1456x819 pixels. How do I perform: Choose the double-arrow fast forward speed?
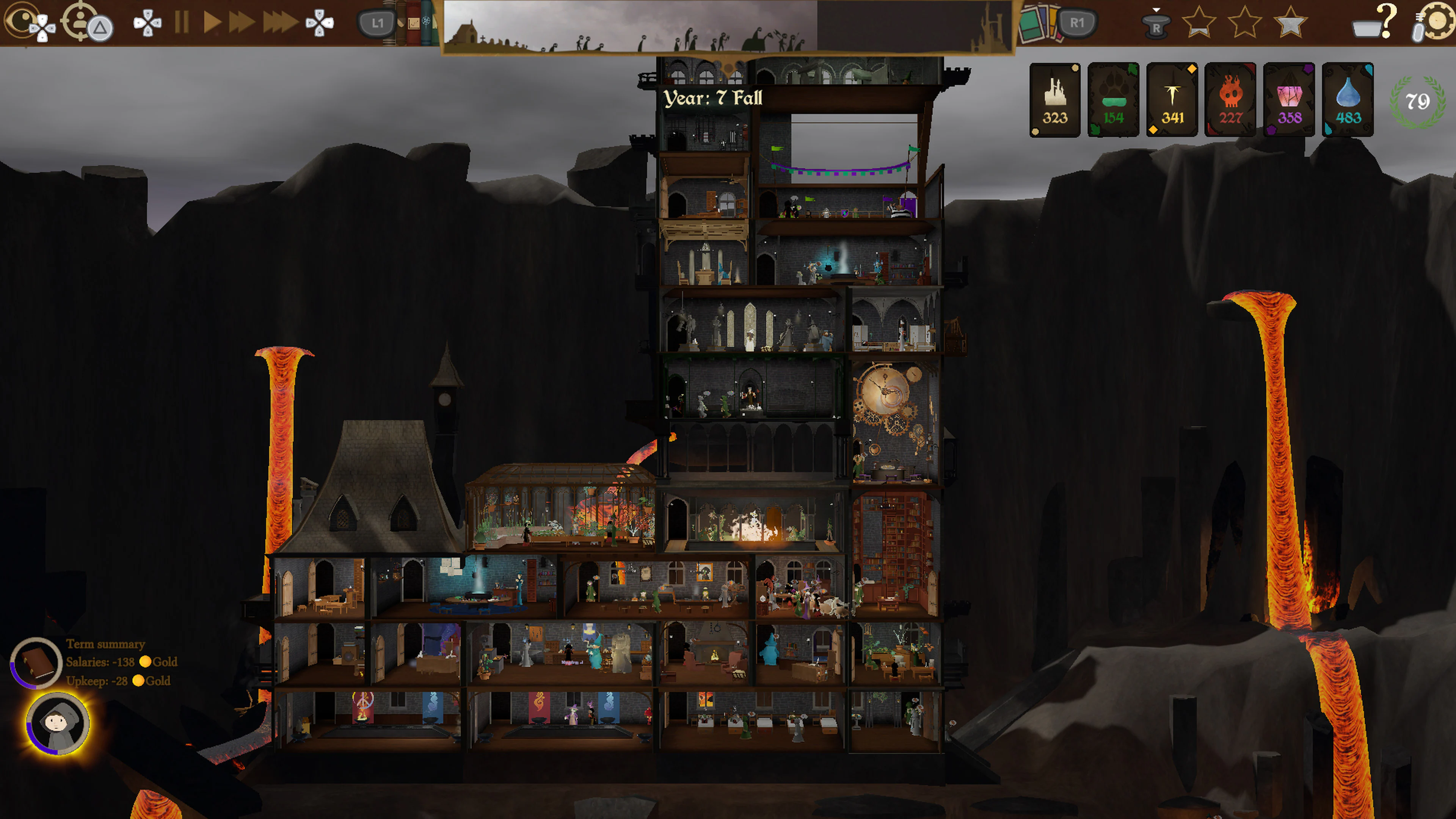click(242, 23)
